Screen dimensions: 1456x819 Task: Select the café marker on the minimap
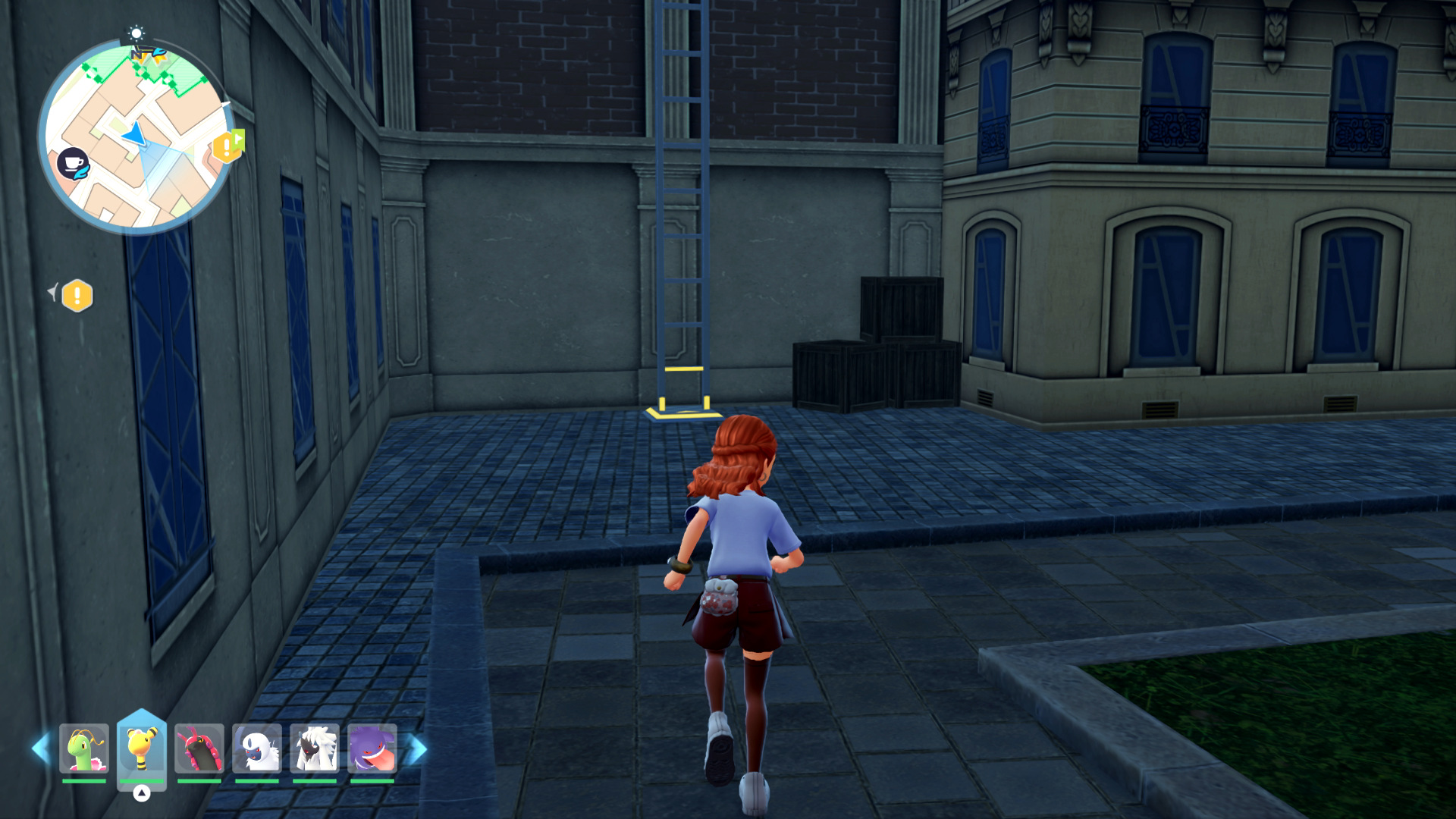pyautogui.click(x=73, y=164)
